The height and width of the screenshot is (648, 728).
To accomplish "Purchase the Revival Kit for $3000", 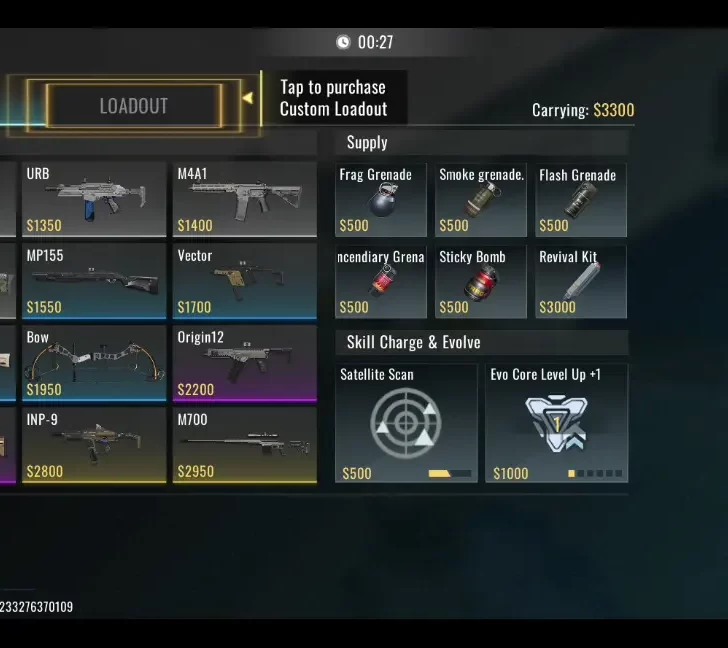I will pyautogui.click(x=581, y=282).
